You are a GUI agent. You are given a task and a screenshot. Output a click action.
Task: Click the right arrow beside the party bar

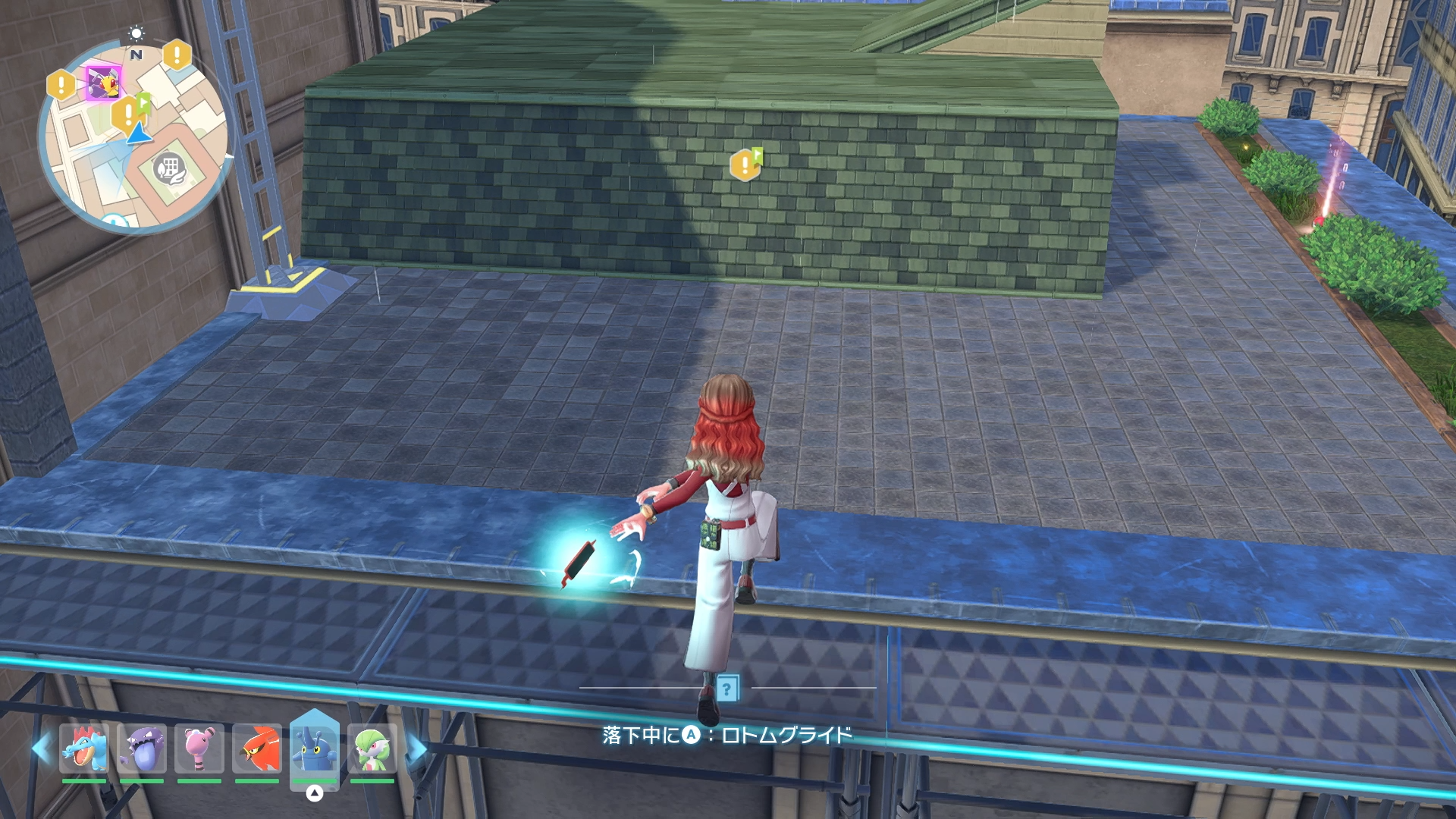[x=416, y=748]
